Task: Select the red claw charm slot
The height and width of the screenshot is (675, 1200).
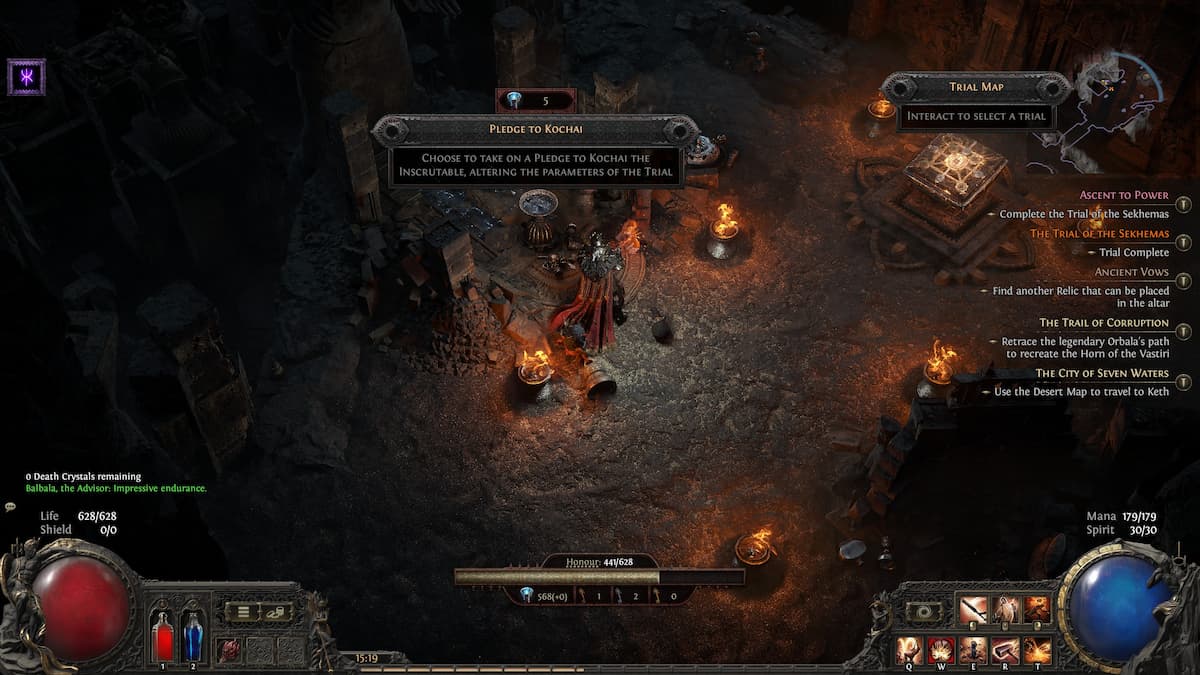Action: pos(230,650)
